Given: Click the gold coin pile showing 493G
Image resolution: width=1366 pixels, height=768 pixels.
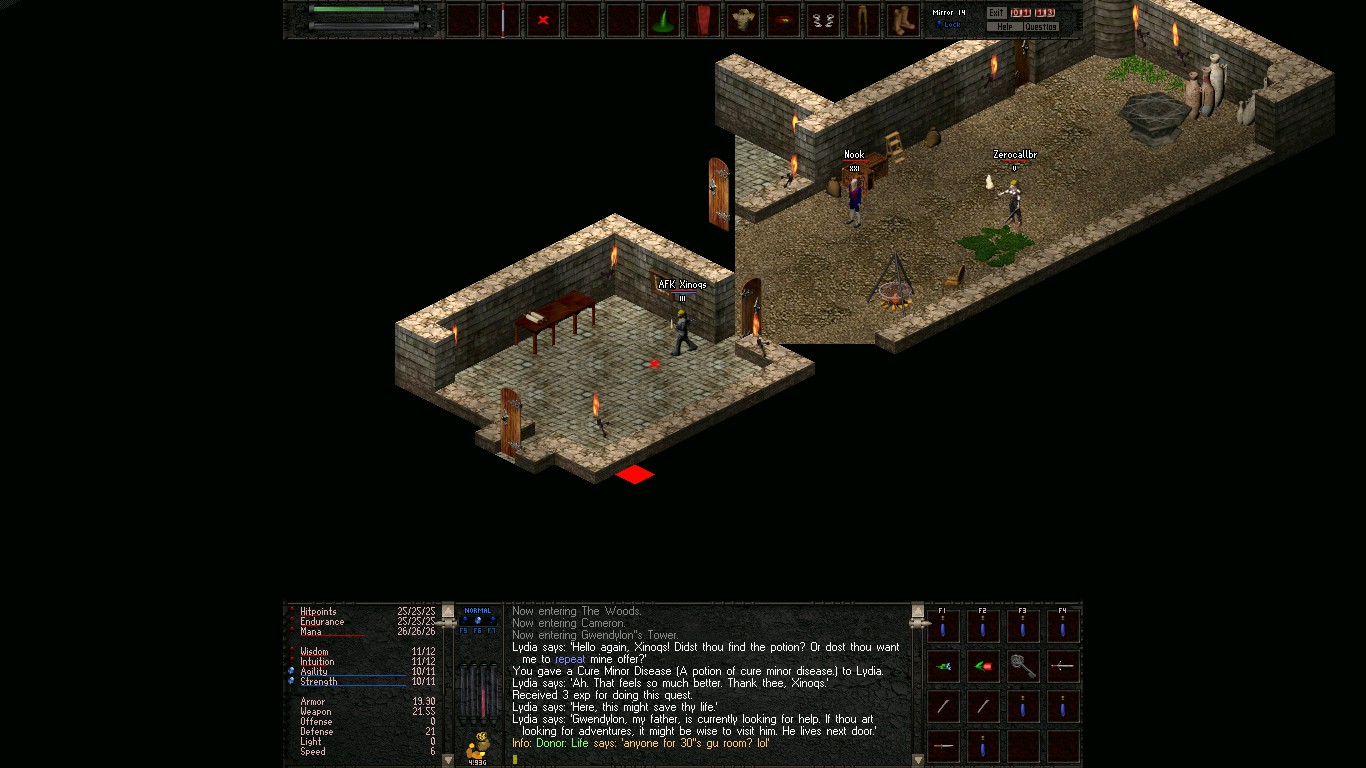Looking at the screenshot, I should 478,744.
